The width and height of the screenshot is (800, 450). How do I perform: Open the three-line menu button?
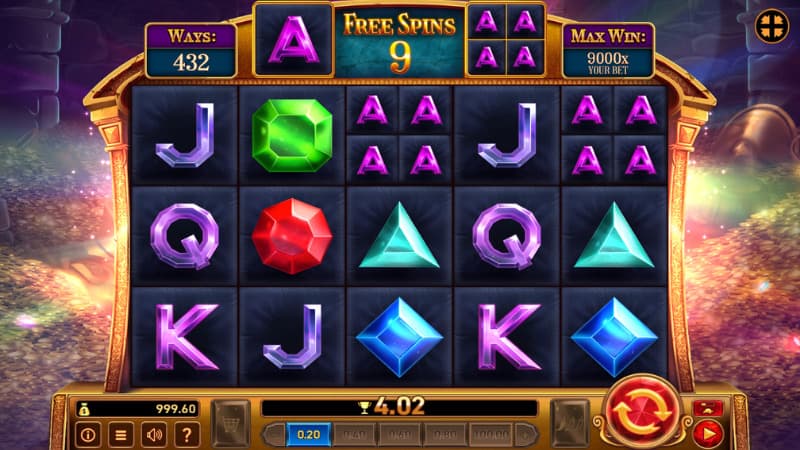(120, 435)
